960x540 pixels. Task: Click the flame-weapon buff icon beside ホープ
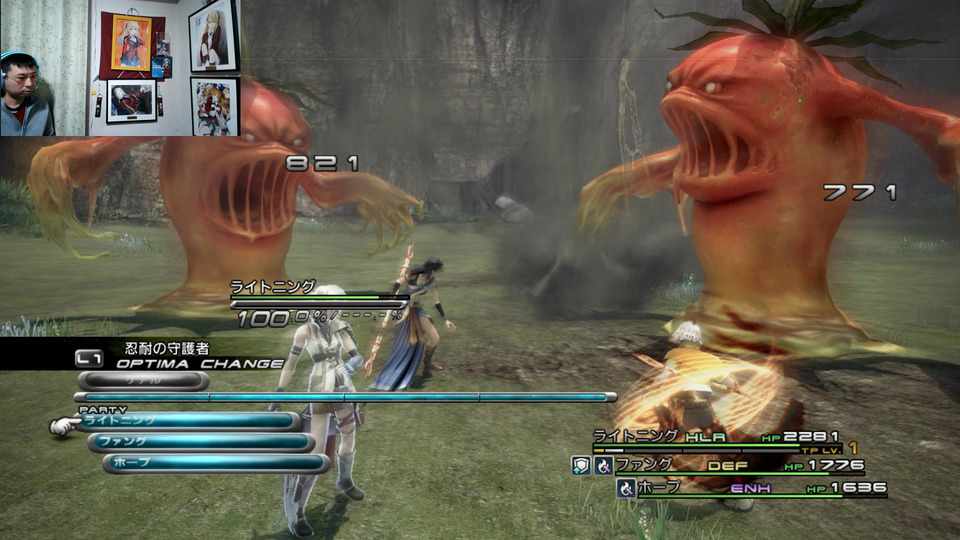[626, 488]
